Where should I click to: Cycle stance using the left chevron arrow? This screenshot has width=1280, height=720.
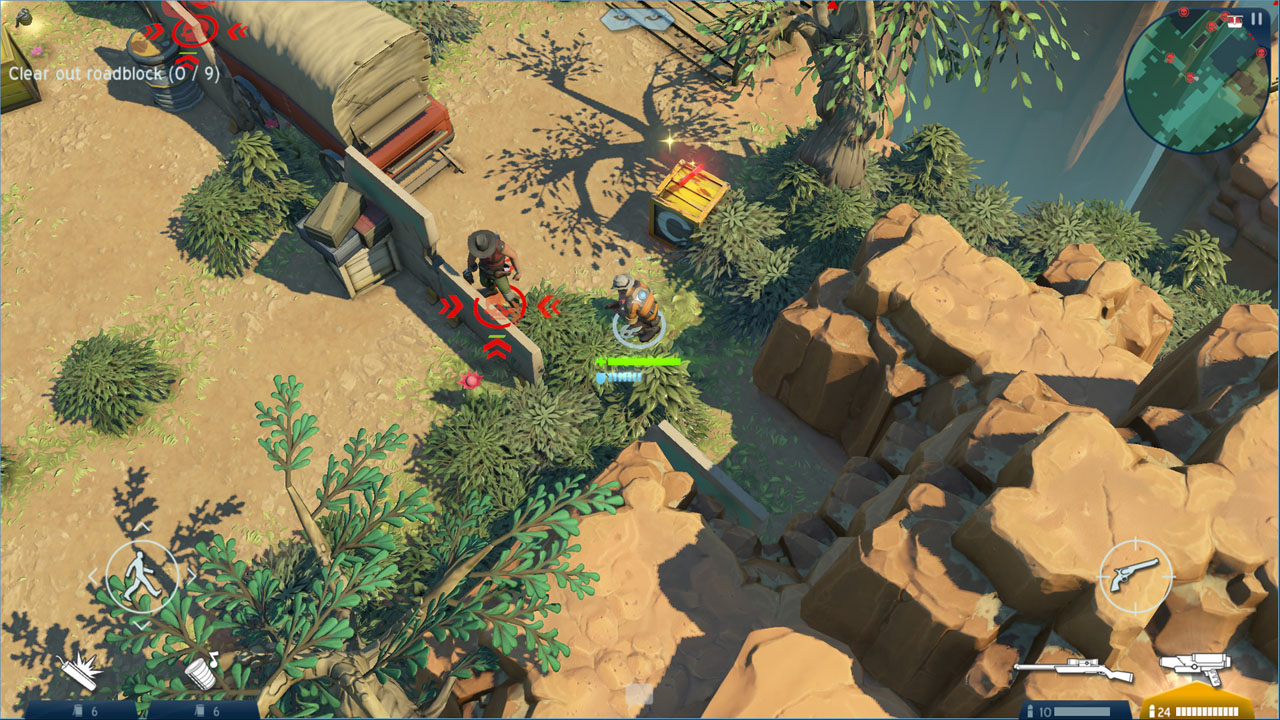(x=94, y=576)
